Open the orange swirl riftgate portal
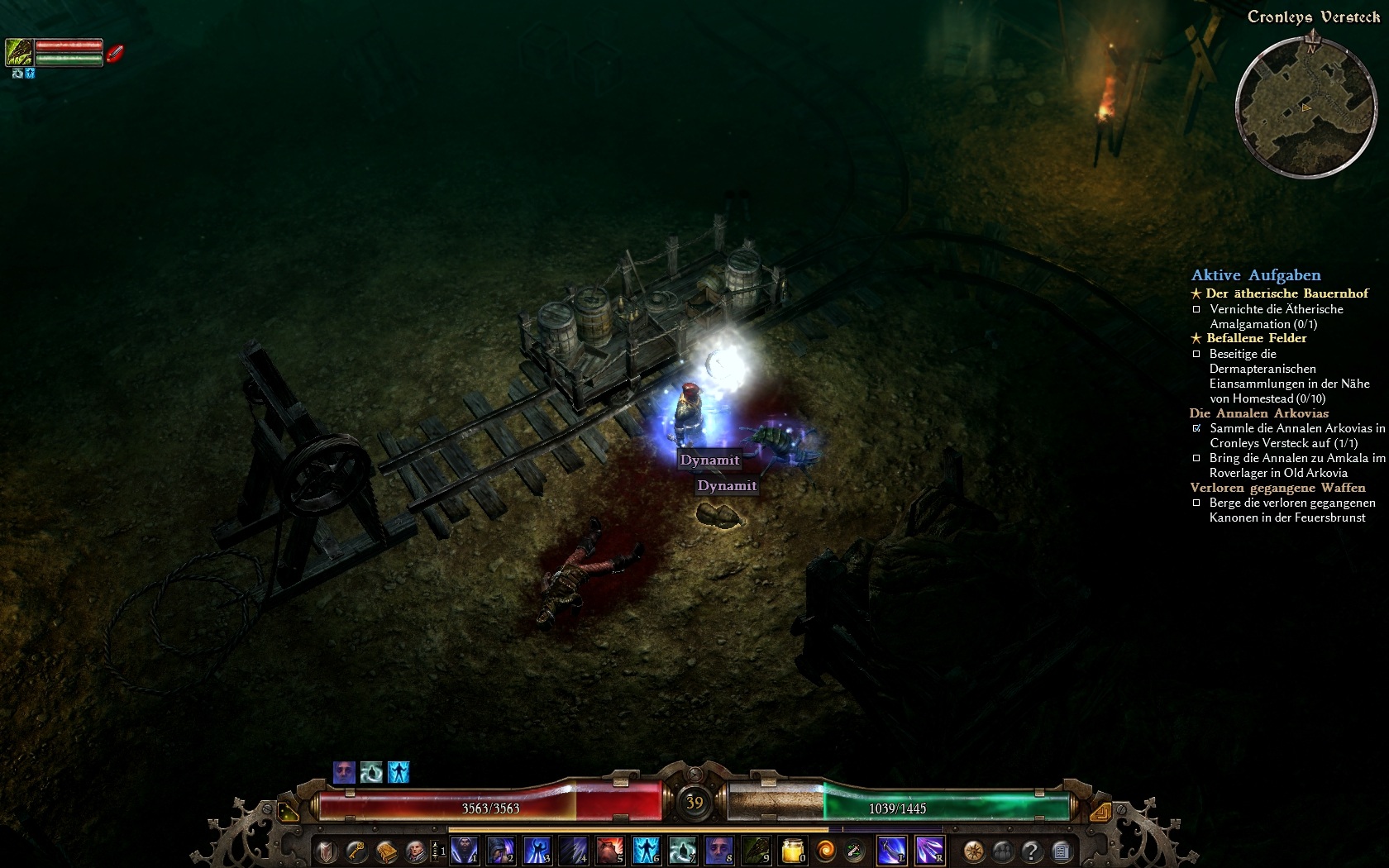 (825, 850)
